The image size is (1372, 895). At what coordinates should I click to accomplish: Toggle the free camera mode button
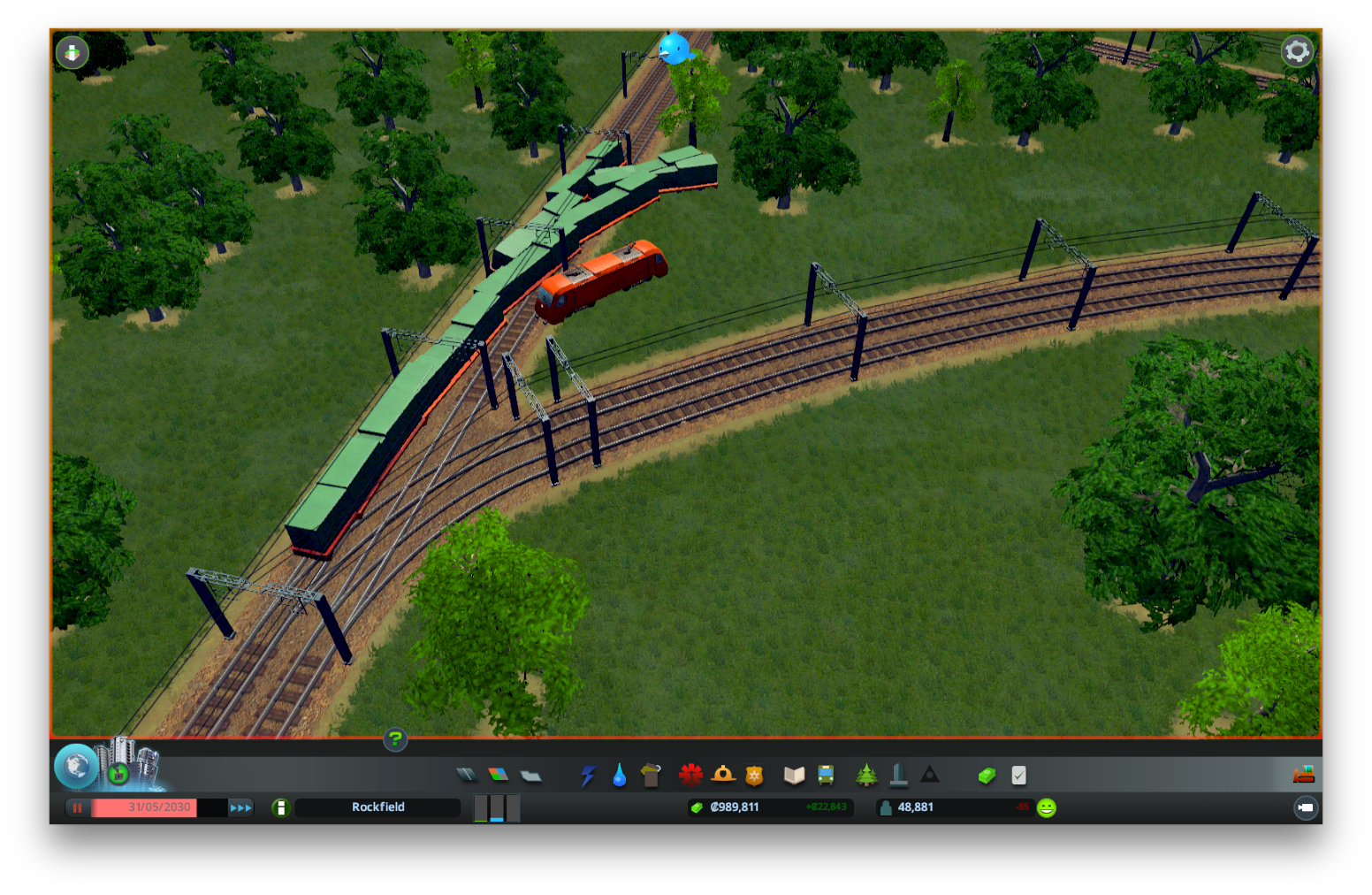click(1305, 807)
